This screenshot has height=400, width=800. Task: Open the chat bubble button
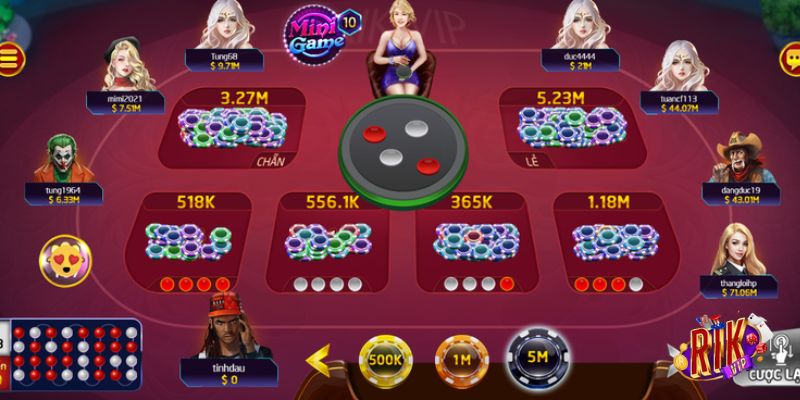point(789,57)
